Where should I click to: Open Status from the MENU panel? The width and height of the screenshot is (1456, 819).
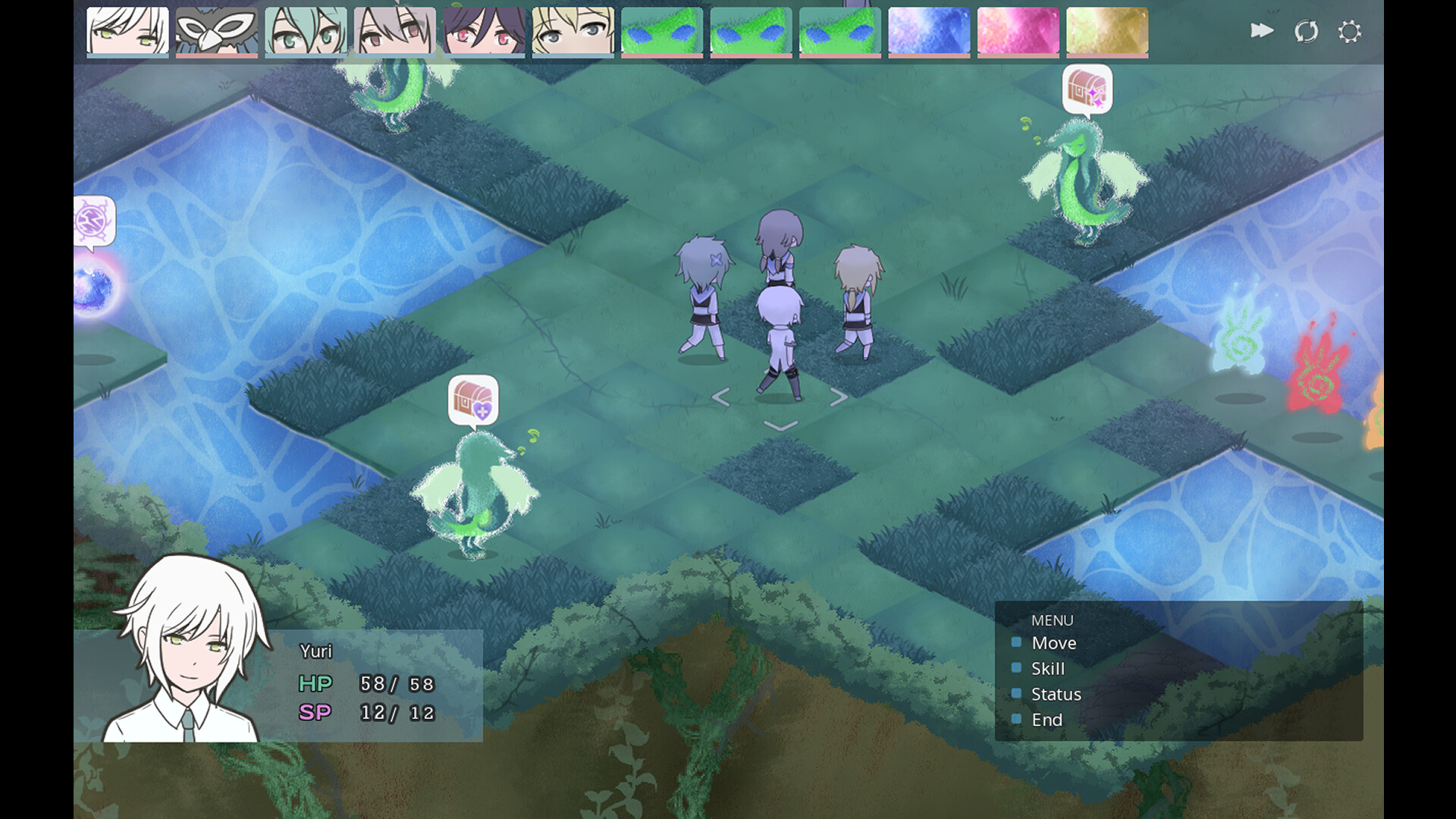pyautogui.click(x=1056, y=694)
